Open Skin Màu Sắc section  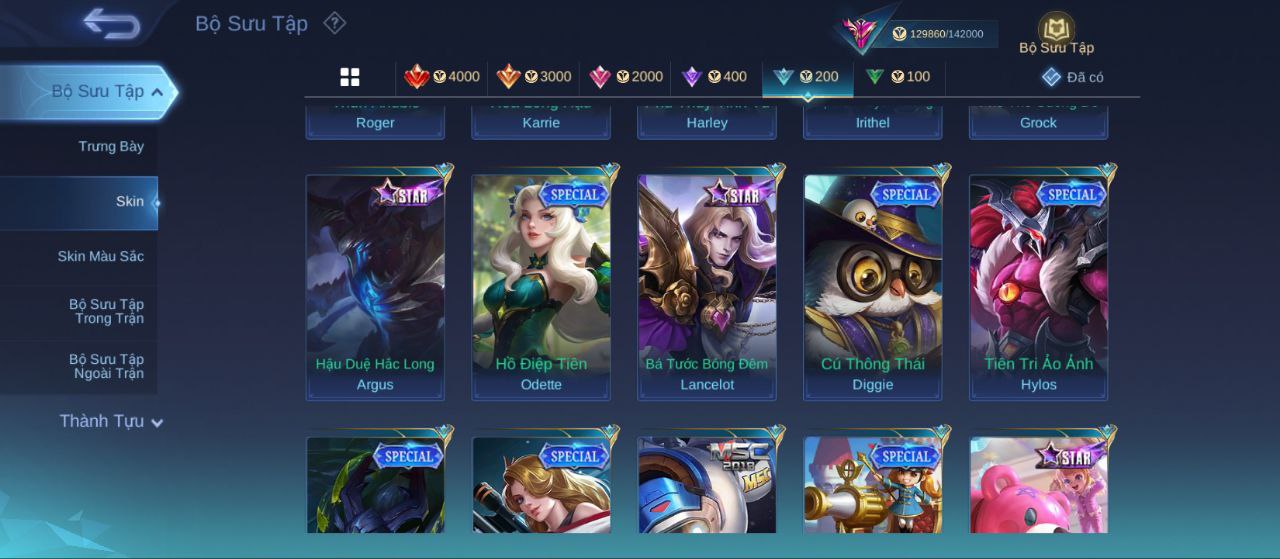pos(100,257)
